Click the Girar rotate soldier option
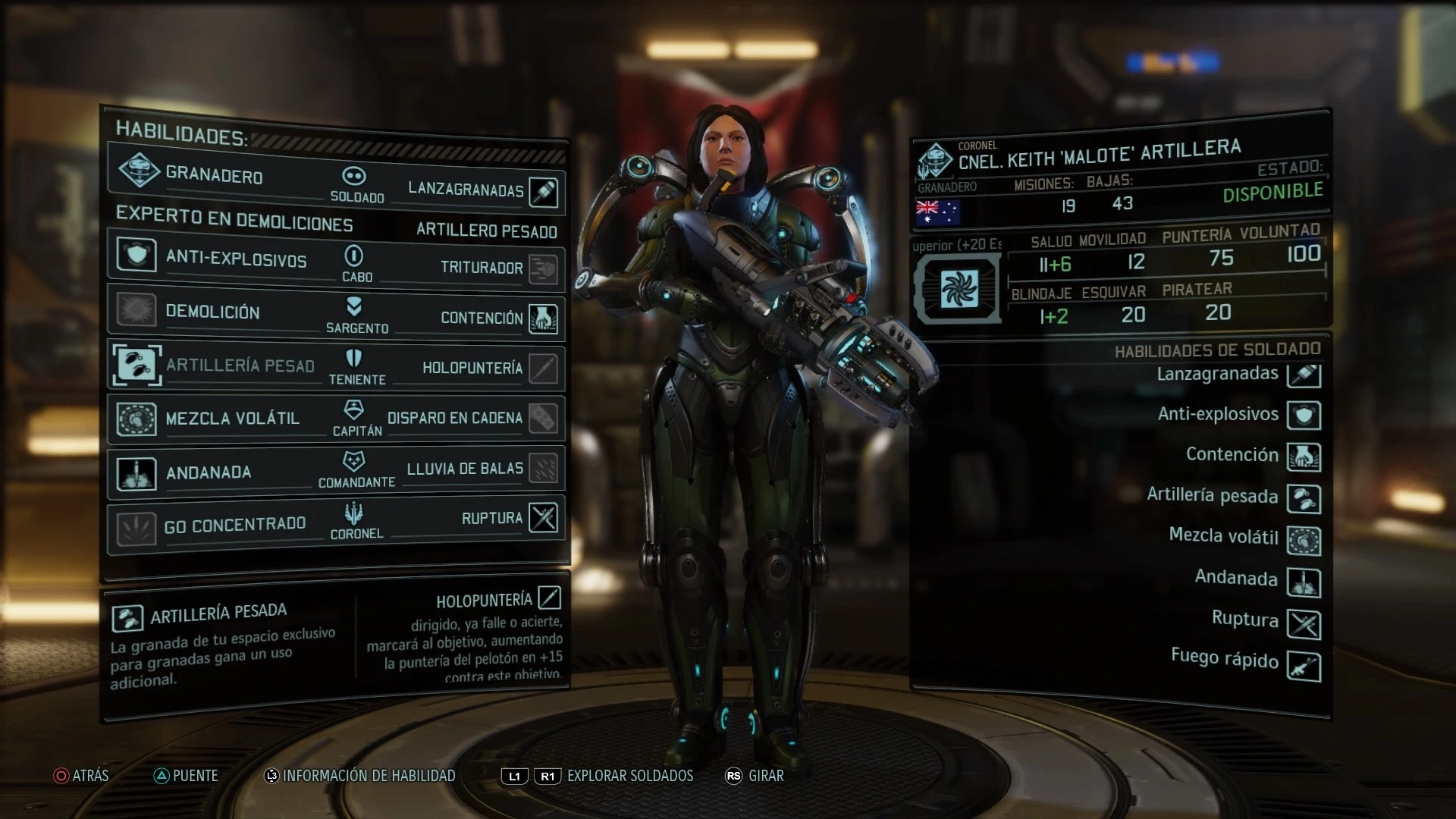This screenshot has width=1456, height=819. click(755, 776)
